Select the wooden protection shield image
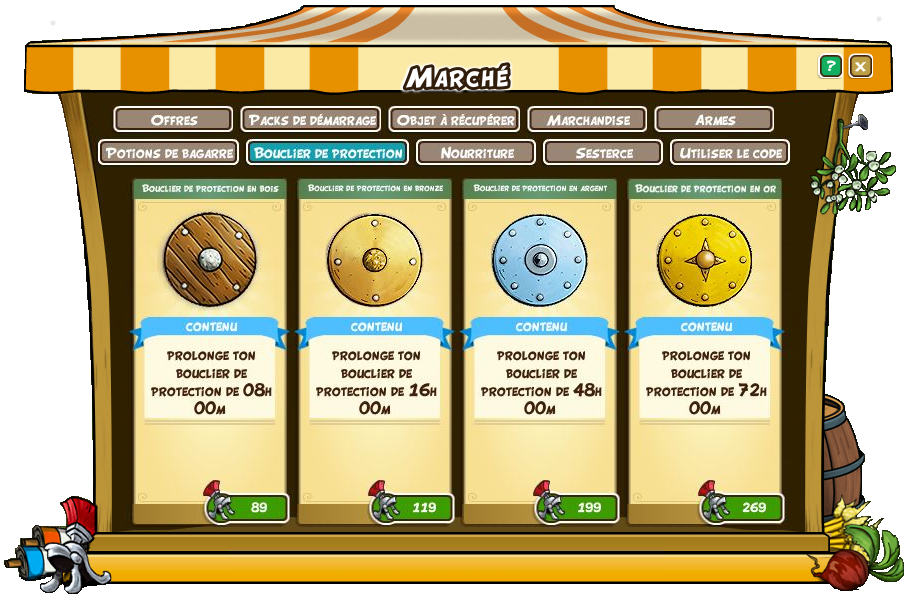 pyautogui.click(x=210, y=259)
